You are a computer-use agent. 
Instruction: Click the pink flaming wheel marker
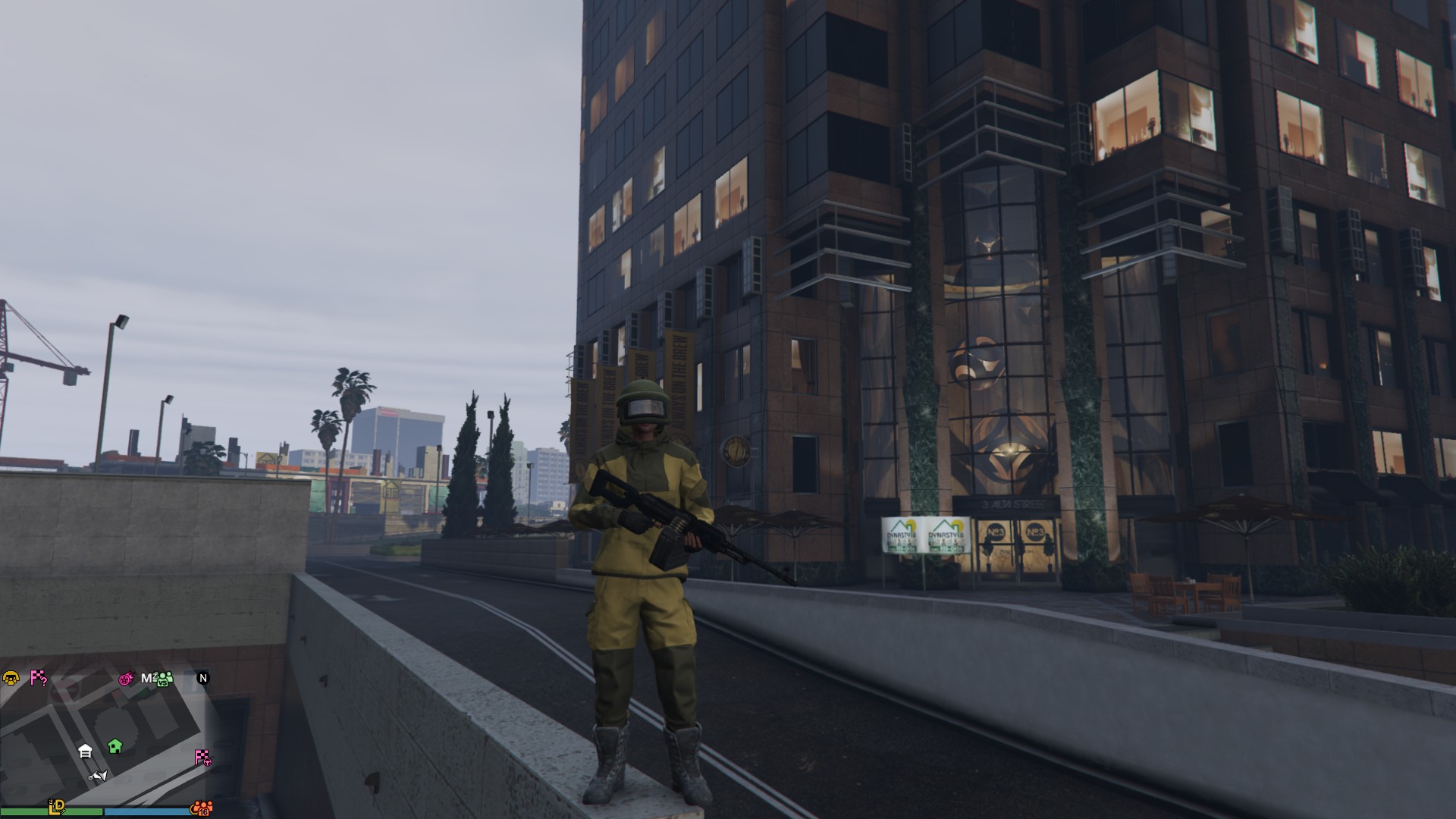click(x=126, y=679)
